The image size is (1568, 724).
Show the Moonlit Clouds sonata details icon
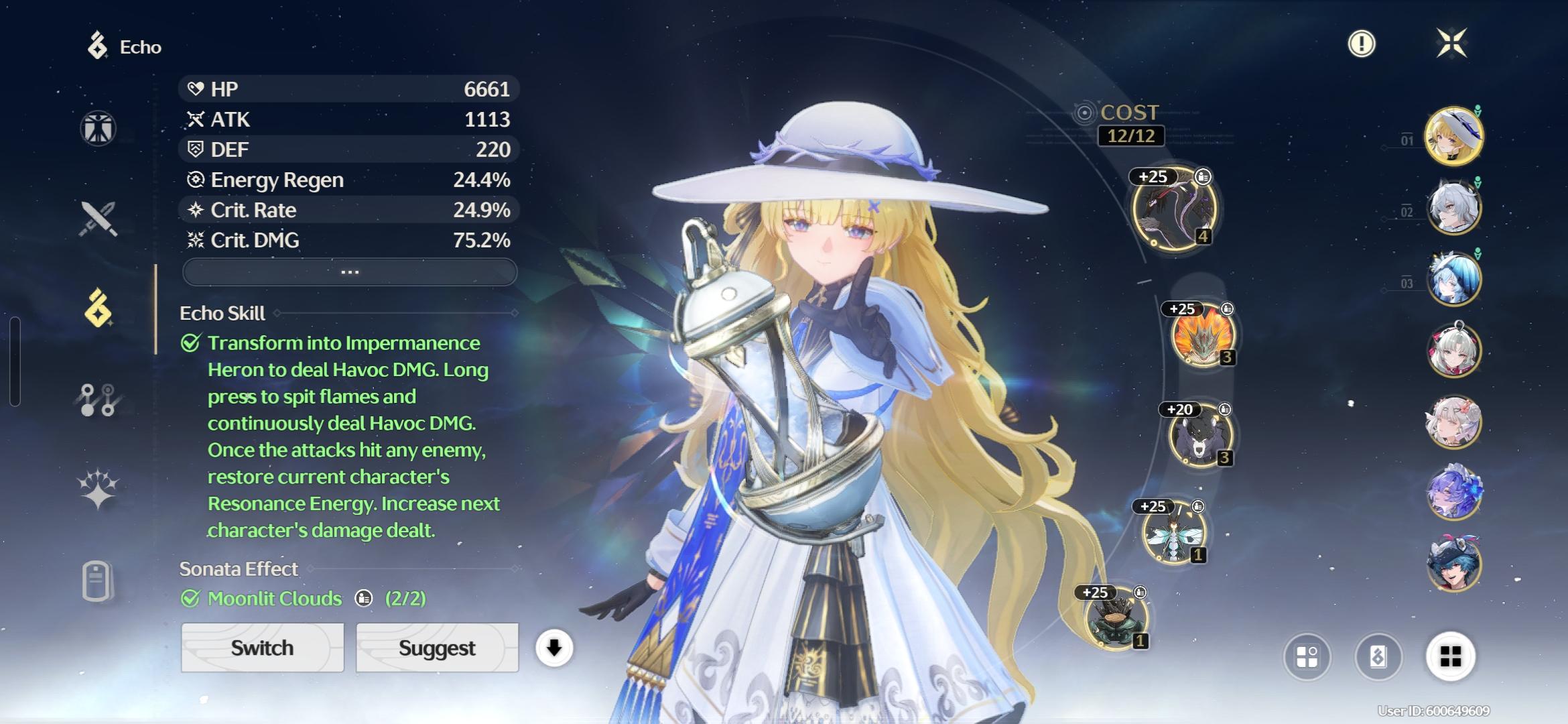[x=364, y=598]
